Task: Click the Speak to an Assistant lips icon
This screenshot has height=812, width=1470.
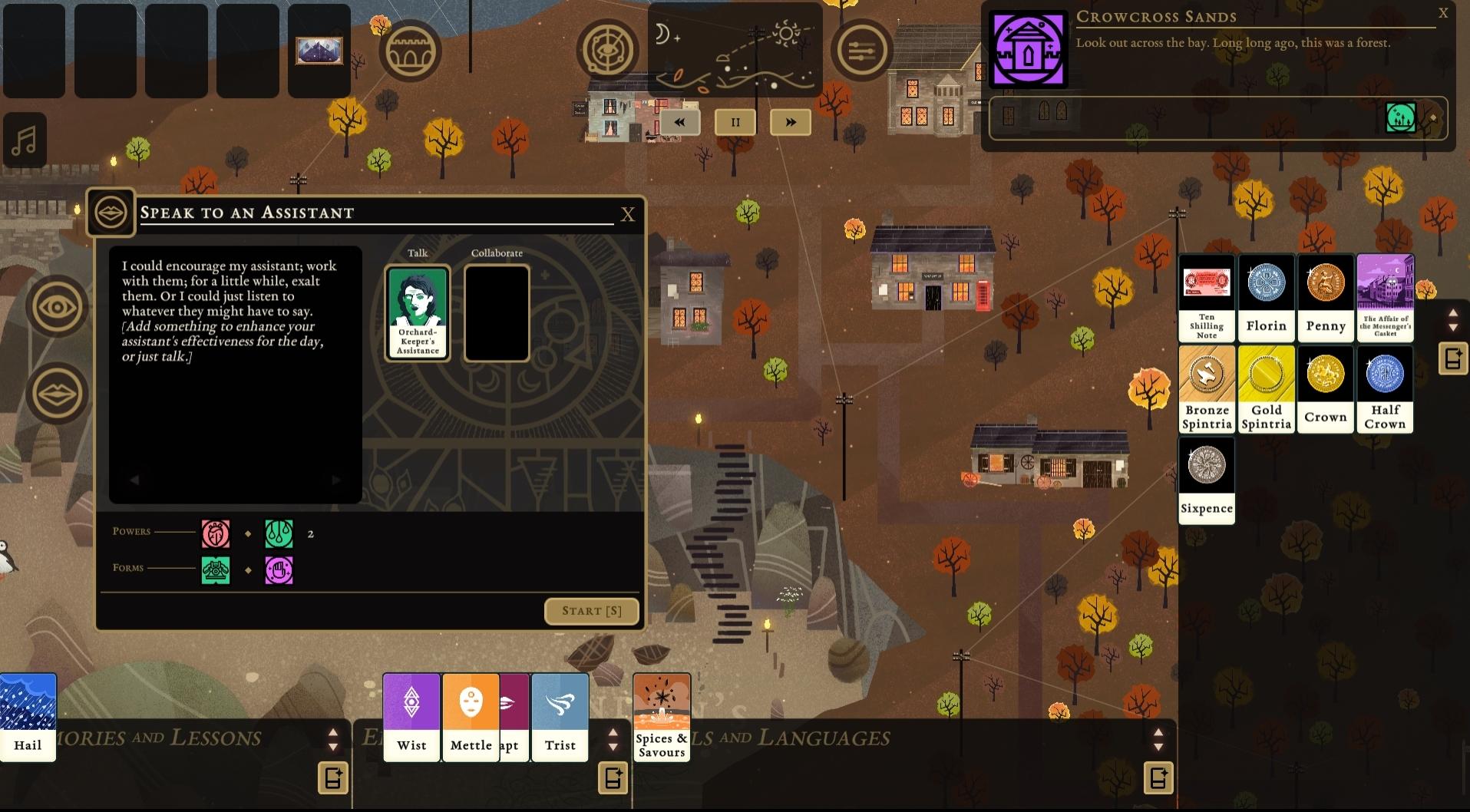Action: 111,212
